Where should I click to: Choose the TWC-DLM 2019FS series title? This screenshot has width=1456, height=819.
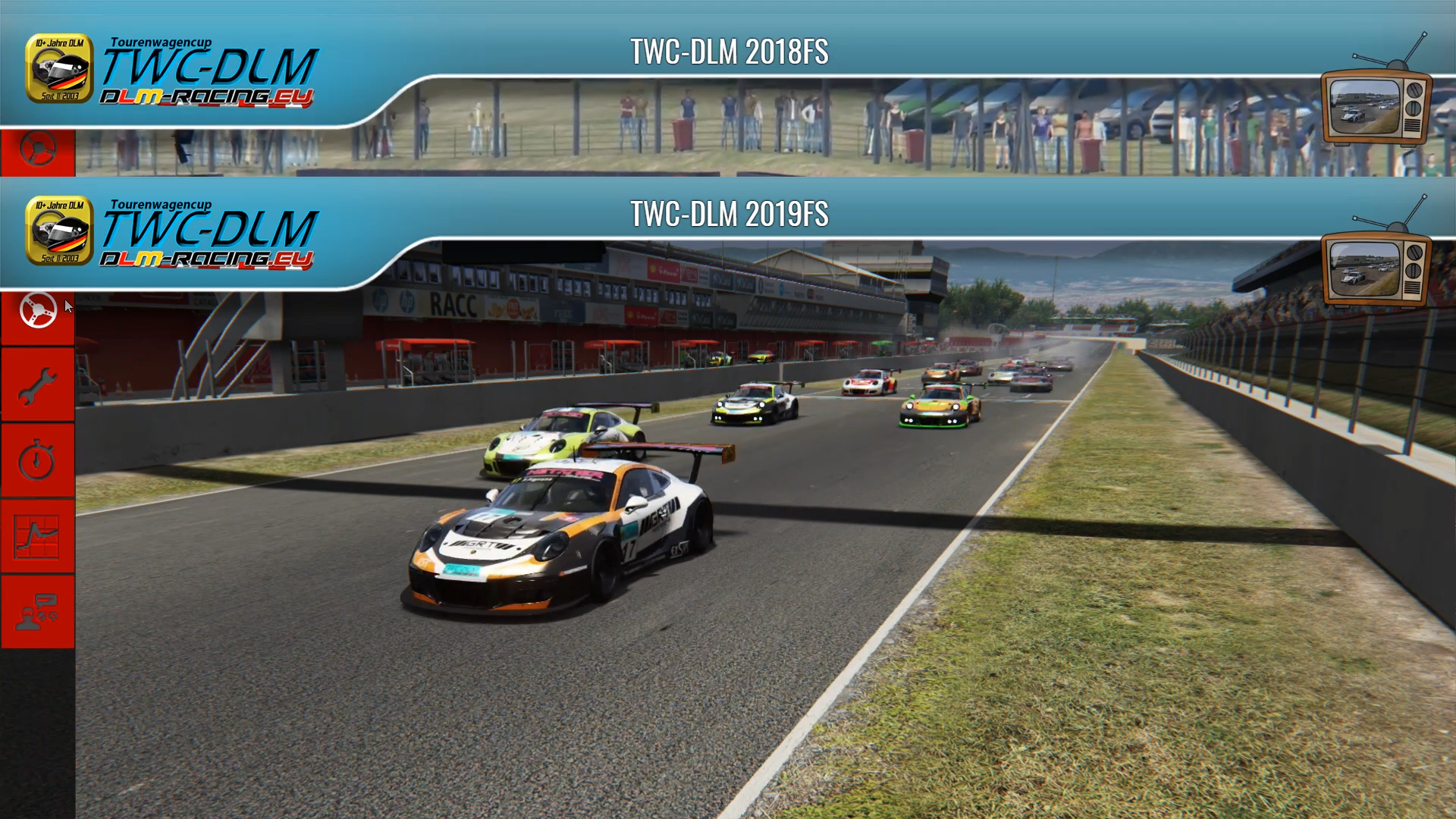pos(729,214)
